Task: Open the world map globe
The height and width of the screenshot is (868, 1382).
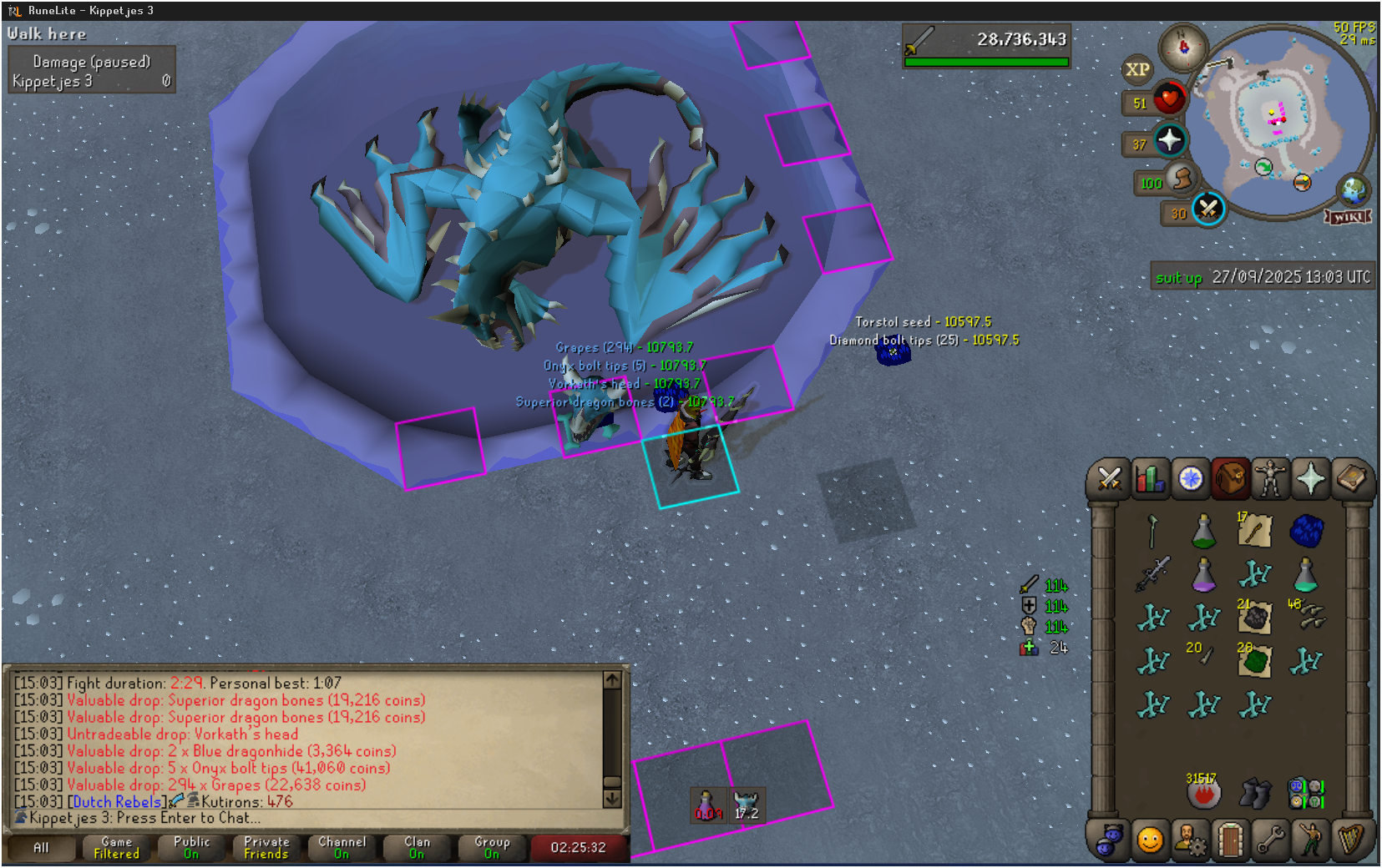Action: (1353, 190)
